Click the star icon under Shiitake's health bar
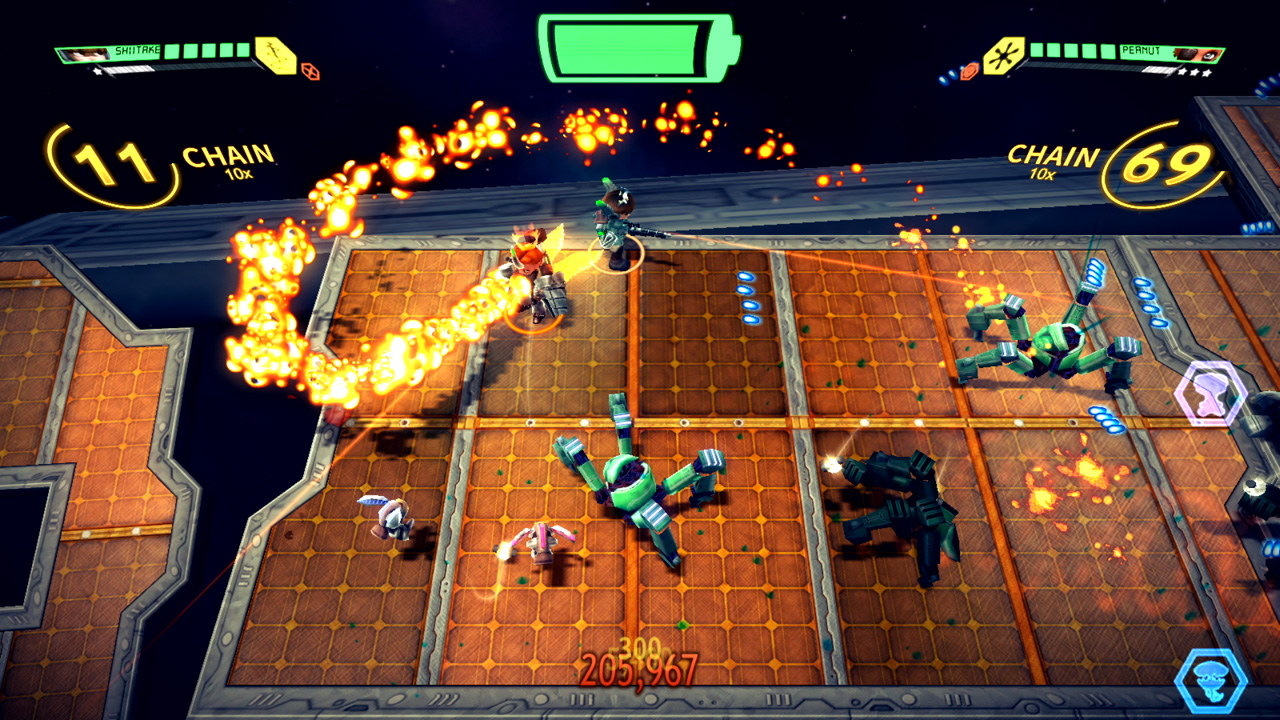The width and height of the screenshot is (1280, 720). (x=97, y=71)
